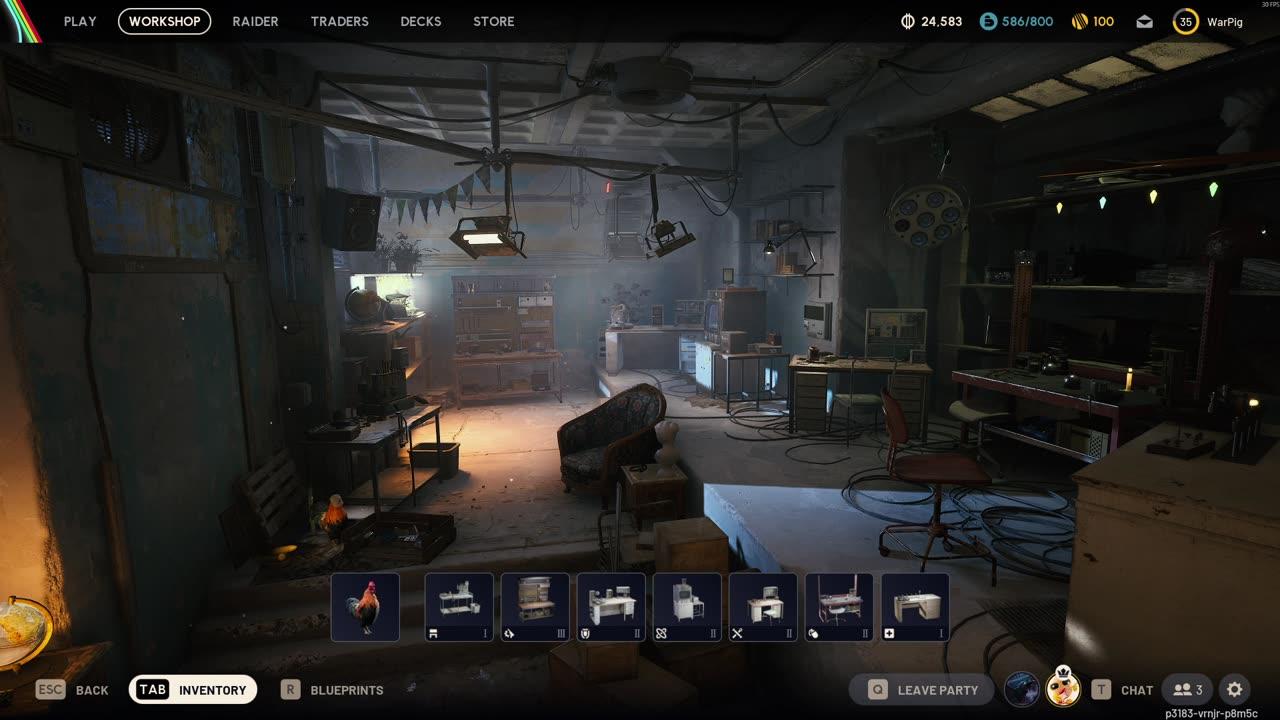Click the crowned chicken party avatar
Viewport: 1280px width, 720px height.
point(1063,690)
